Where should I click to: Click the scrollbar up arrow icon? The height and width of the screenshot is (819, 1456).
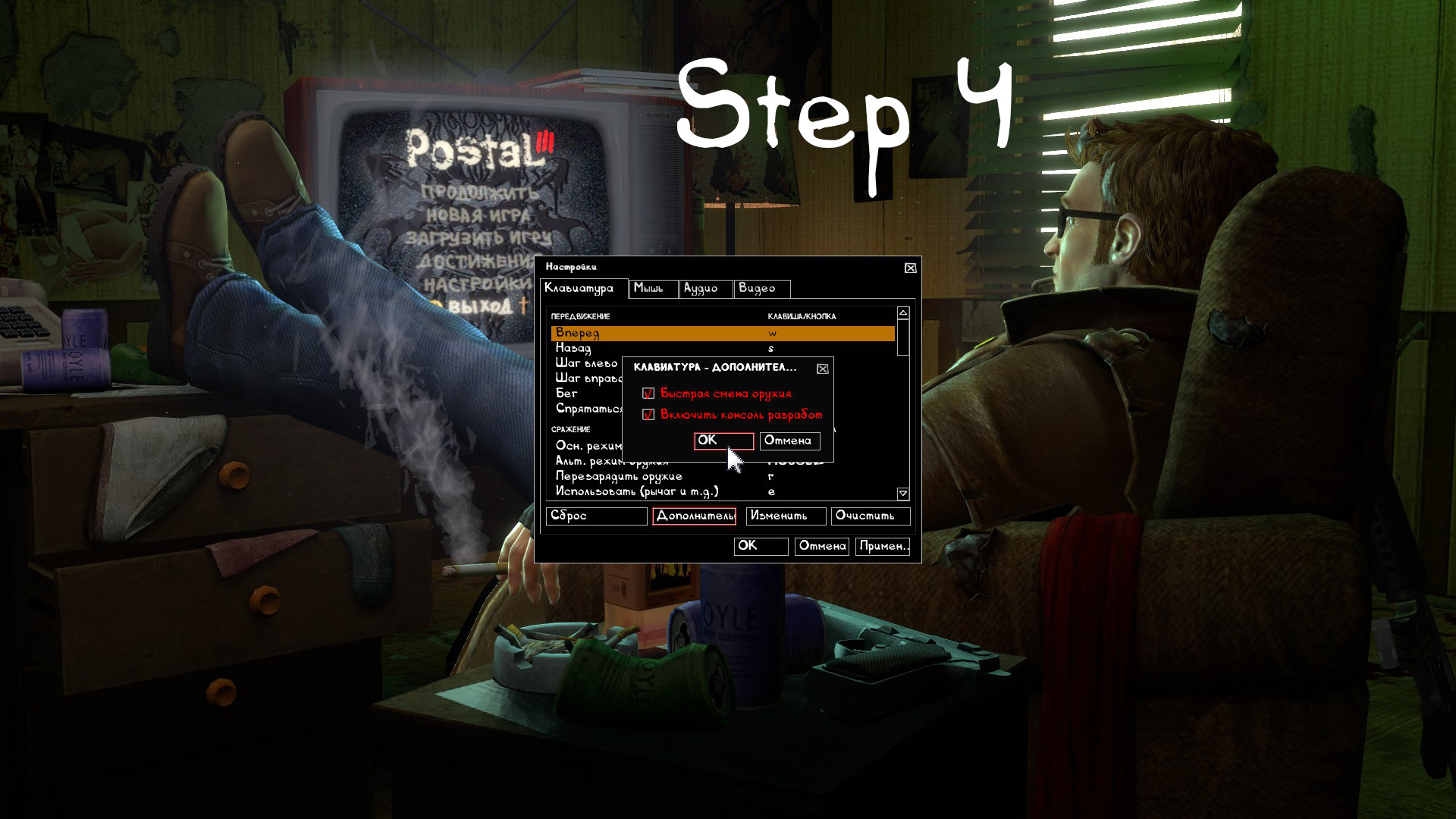[902, 313]
